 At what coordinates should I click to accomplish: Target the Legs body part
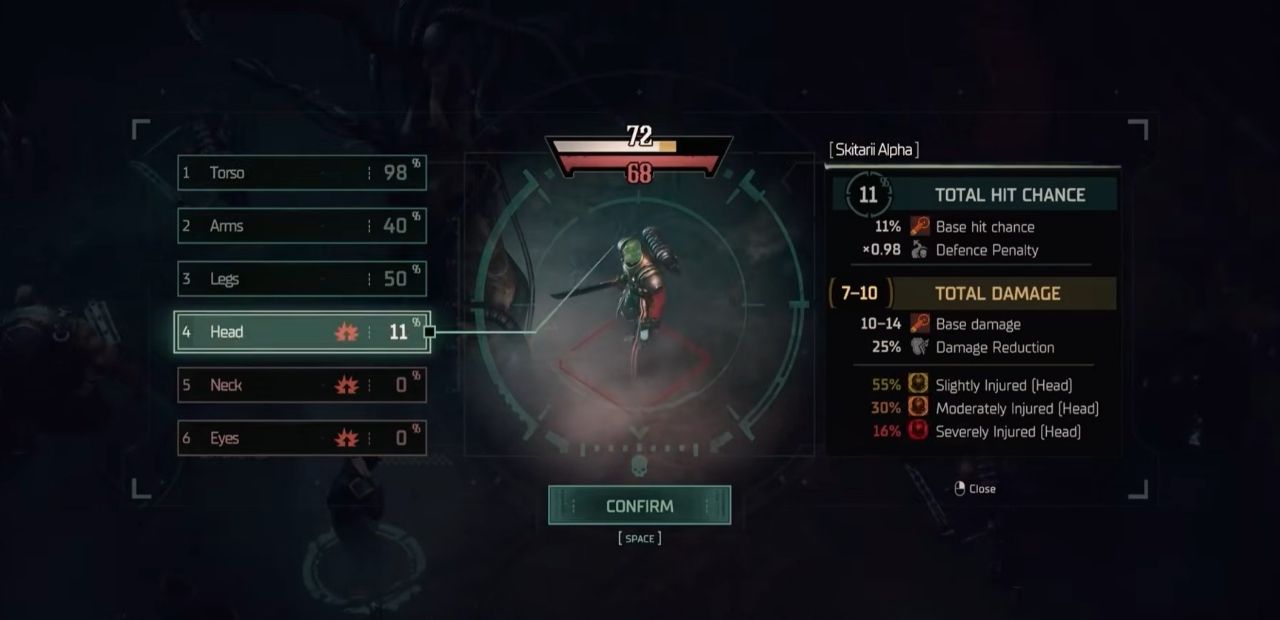pyautogui.click(x=302, y=279)
